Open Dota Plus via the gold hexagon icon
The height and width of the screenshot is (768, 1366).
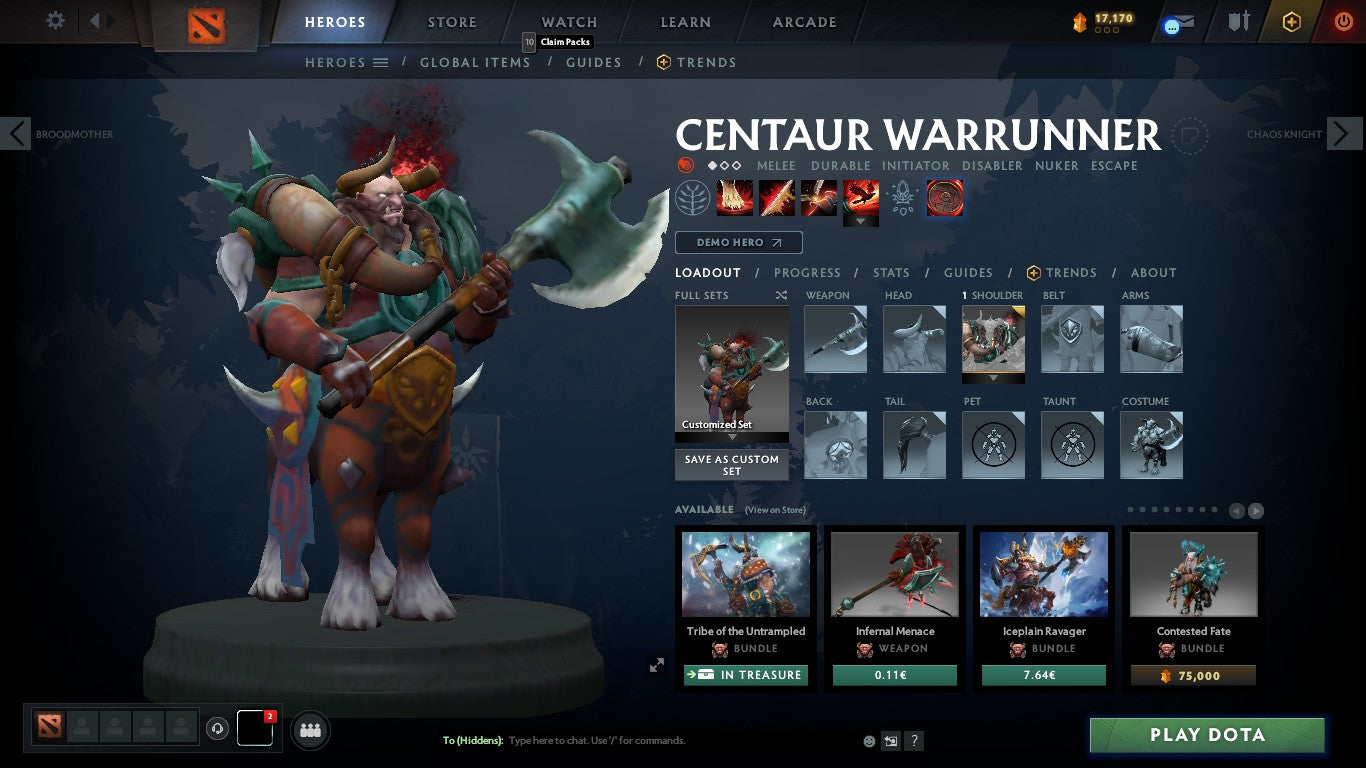(x=1292, y=19)
